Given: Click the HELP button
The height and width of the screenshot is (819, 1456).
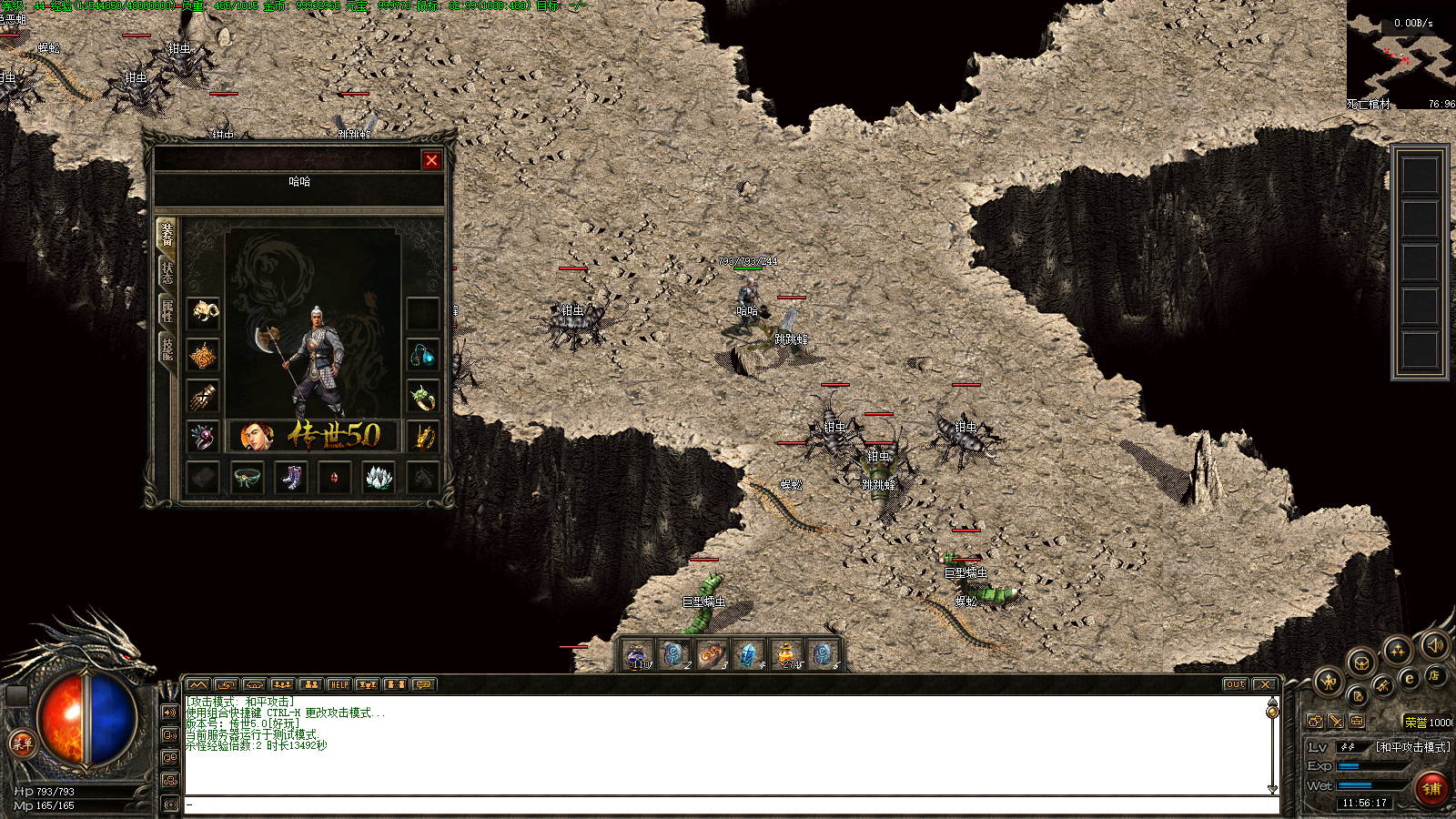Looking at the screenshot, I should (x=339, y=684).
